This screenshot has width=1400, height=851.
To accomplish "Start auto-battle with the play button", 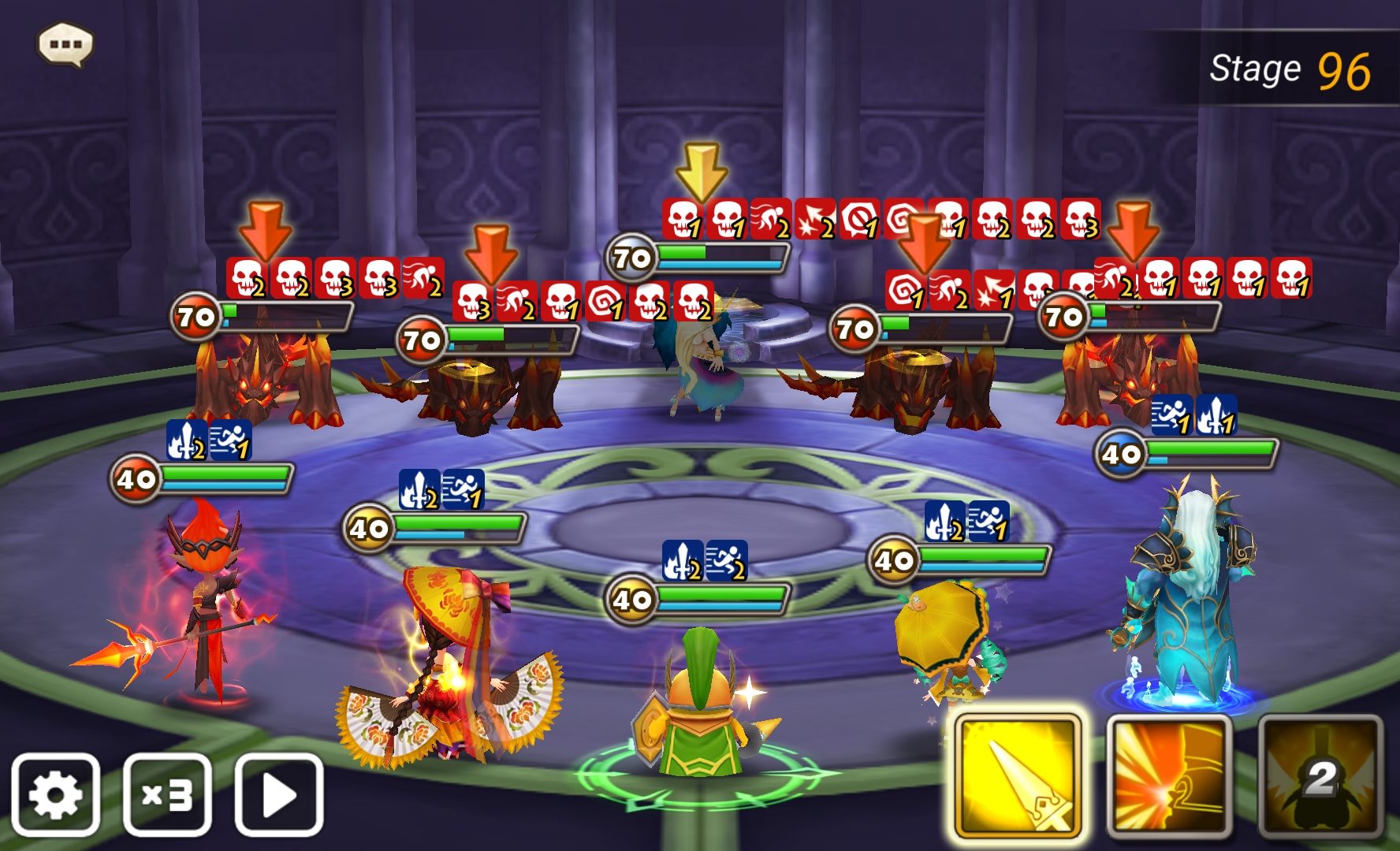I will click(x=279, y=794).
